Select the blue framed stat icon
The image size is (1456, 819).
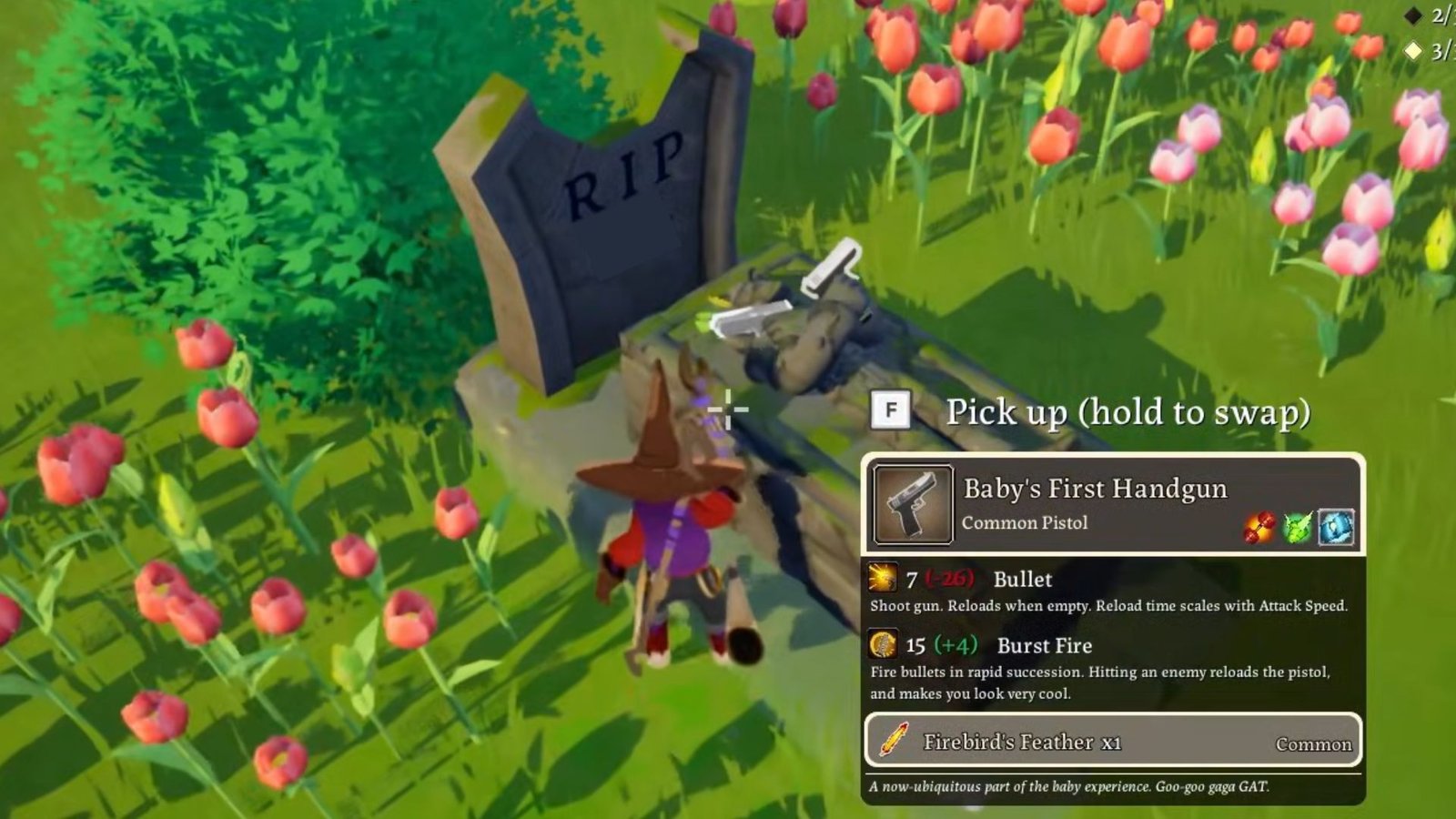pos(1336,528)
